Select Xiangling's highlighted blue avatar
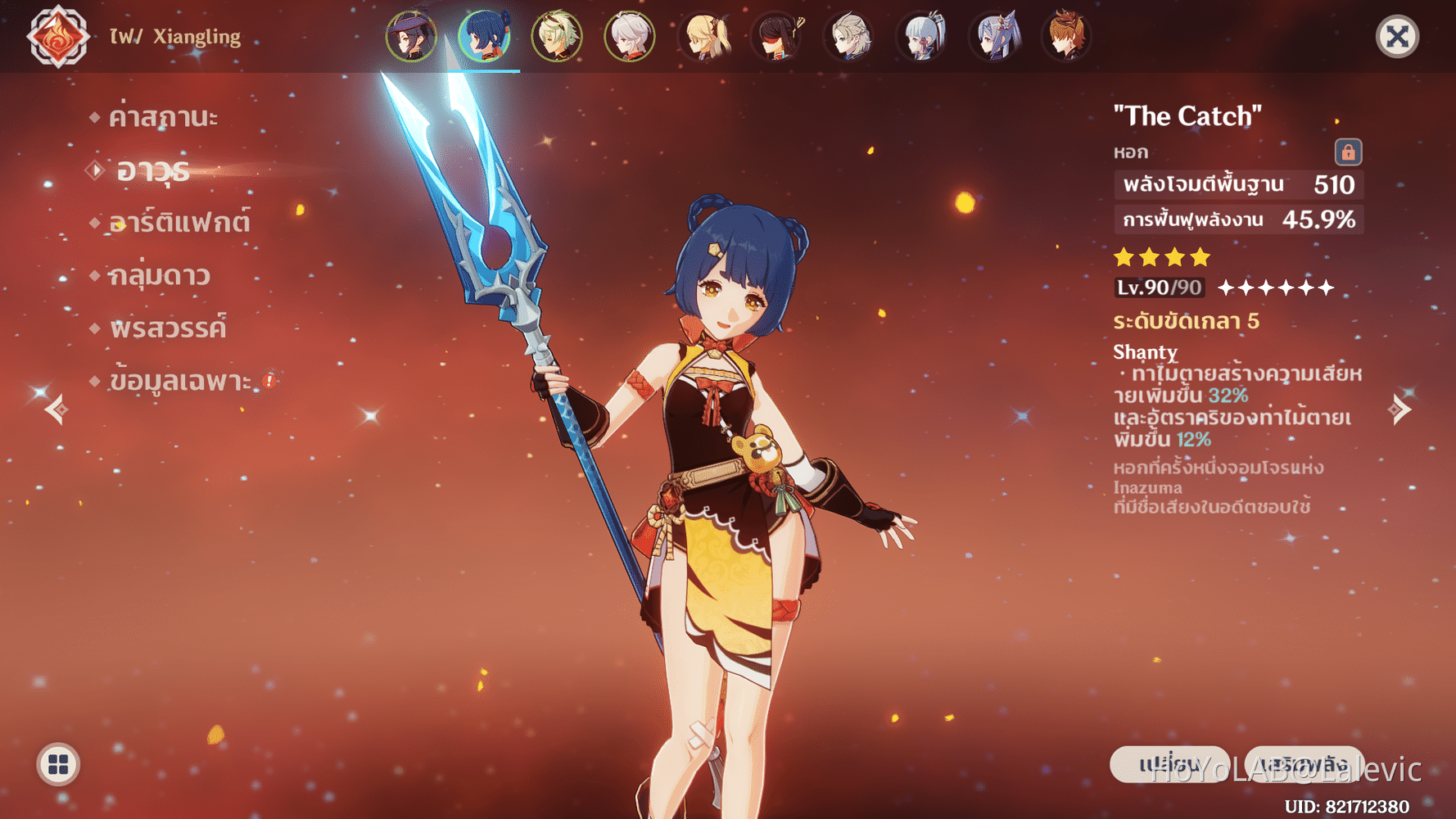 (482, 37)
